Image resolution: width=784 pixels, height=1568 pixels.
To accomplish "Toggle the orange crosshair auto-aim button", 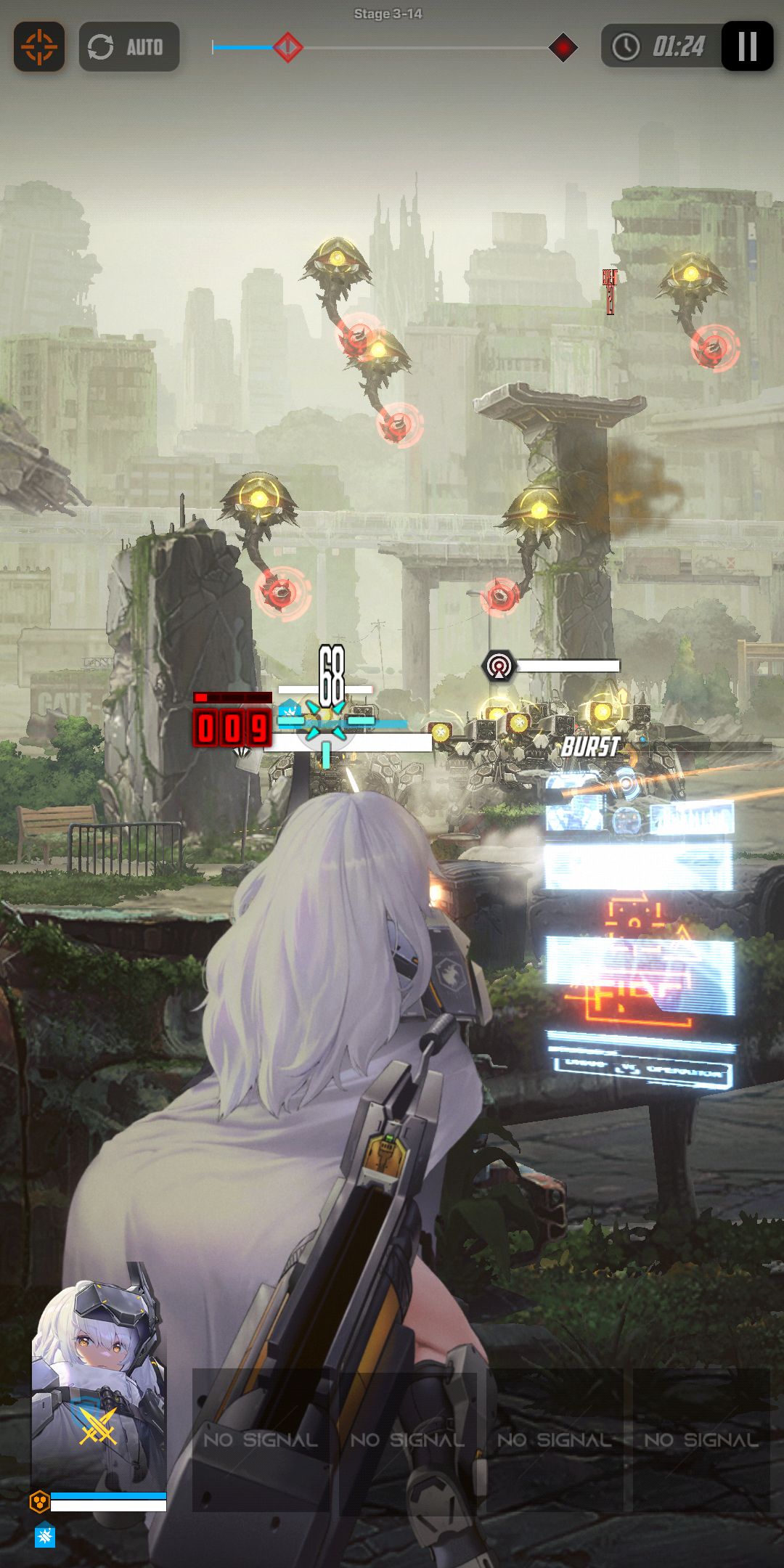I will 39,47.
